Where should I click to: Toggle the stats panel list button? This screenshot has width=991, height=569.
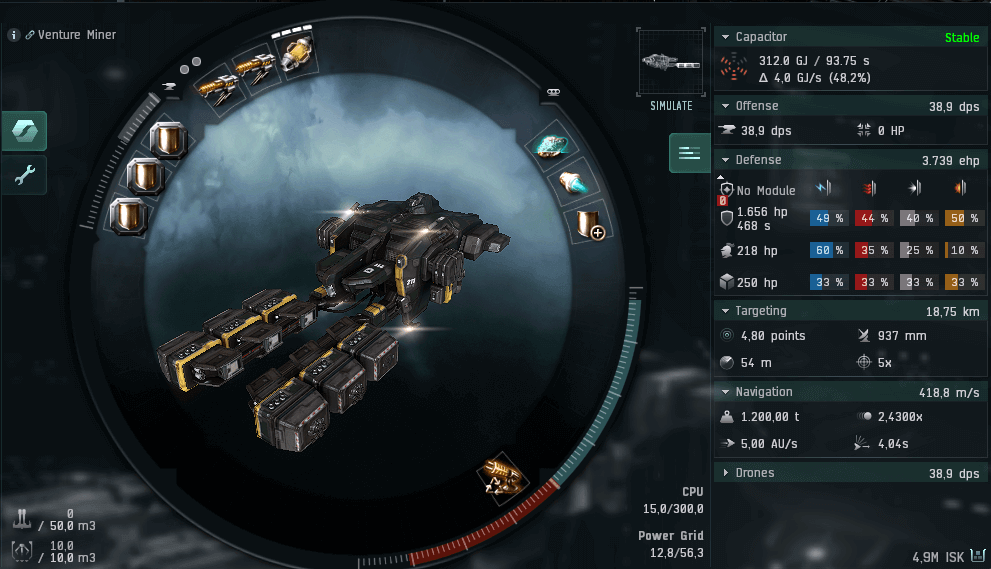point(689,153)
